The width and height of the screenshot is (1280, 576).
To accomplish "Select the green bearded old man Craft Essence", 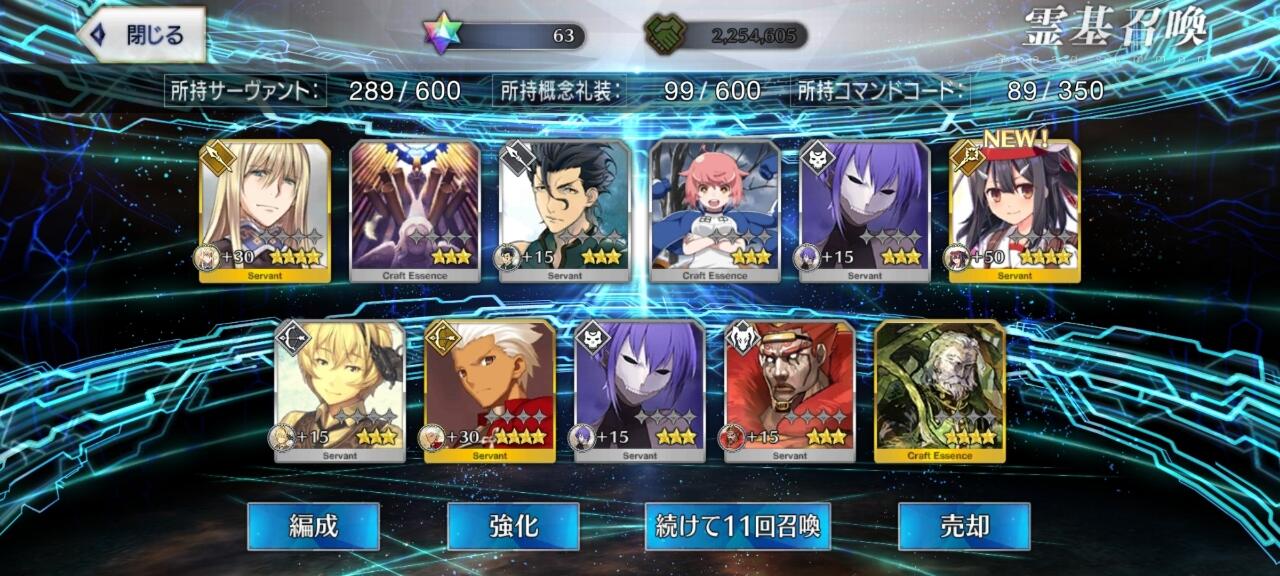I will point(940,391).
